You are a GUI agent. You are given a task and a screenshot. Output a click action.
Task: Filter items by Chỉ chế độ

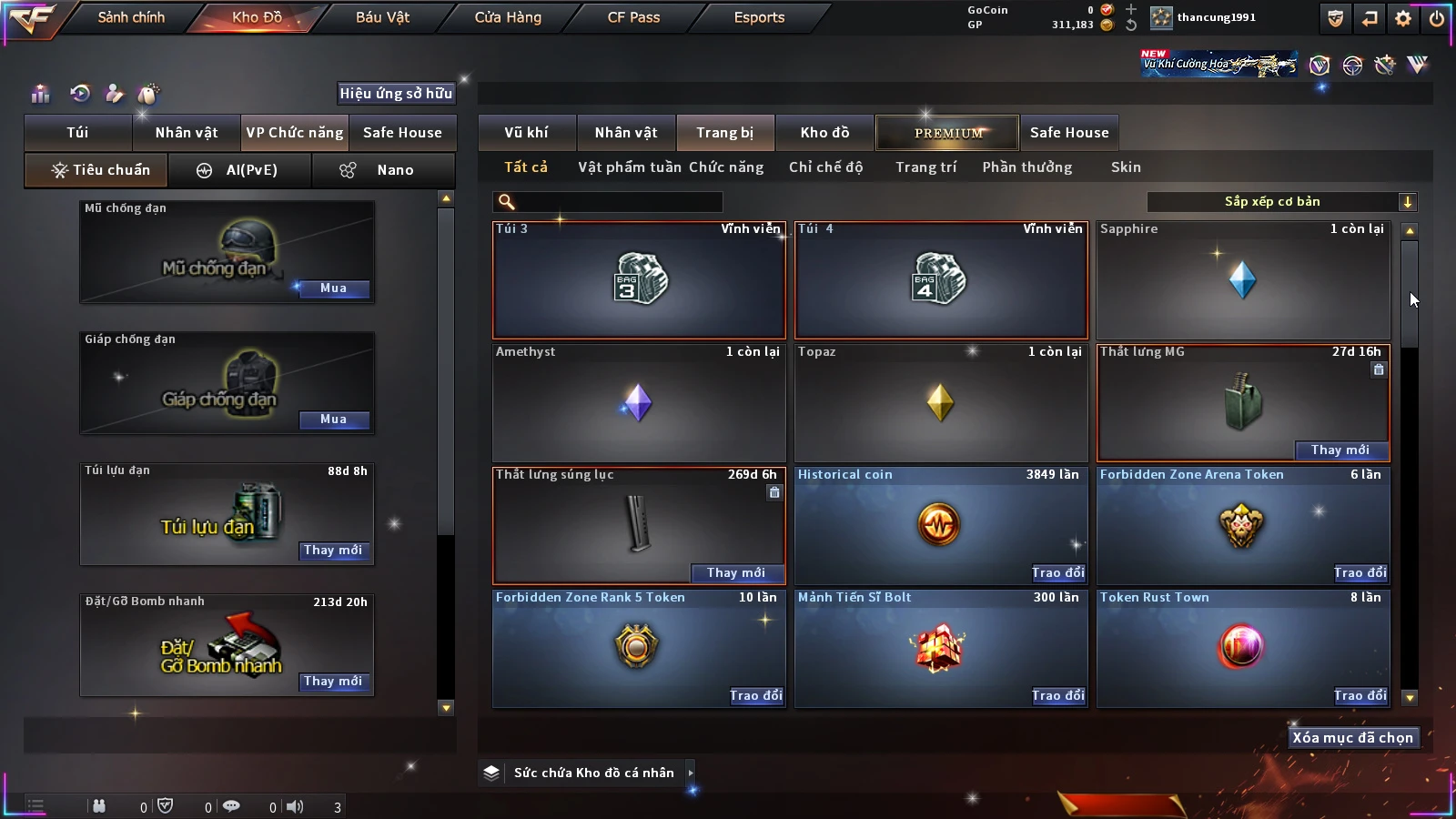825,167
